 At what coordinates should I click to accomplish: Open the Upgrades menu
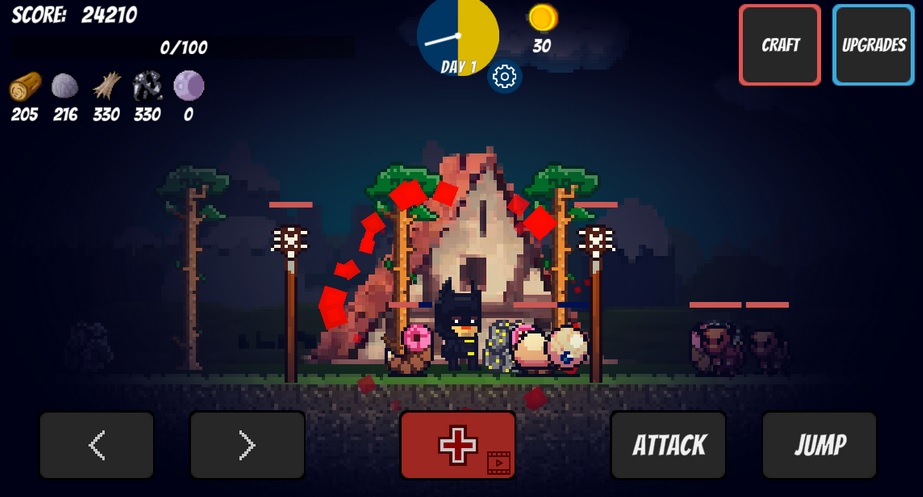coord(873,45)
